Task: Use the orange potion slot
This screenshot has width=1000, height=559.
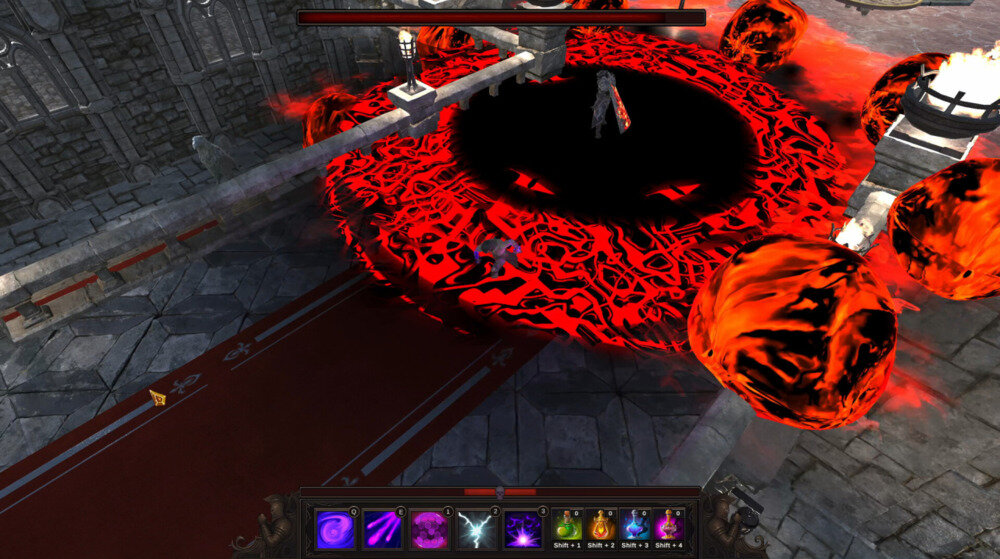Action: (x=601, y=524)
